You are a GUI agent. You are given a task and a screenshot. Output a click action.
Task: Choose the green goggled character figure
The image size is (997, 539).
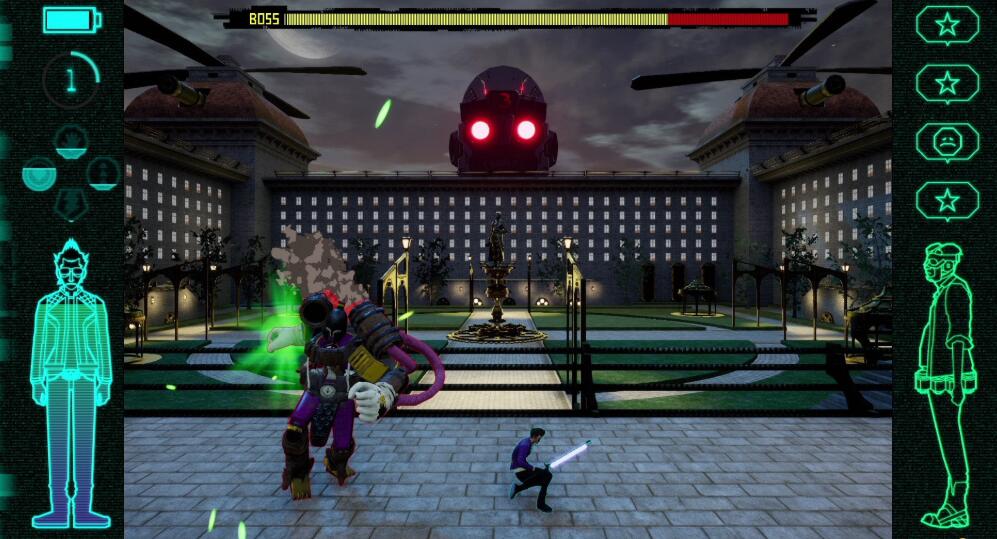946,385
